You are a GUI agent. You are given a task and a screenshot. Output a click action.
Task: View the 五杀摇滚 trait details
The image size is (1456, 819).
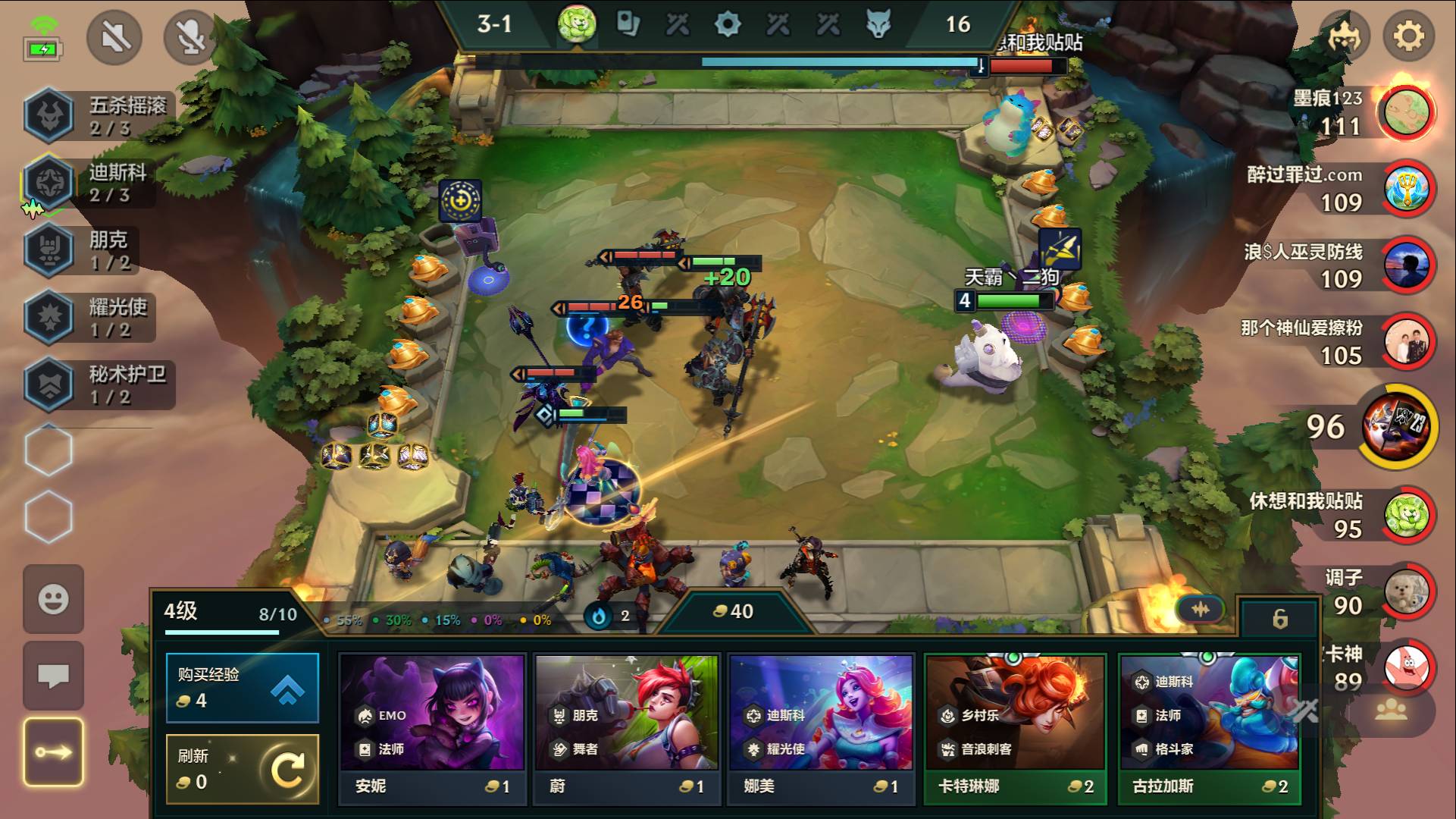click(x=50, y=115)
